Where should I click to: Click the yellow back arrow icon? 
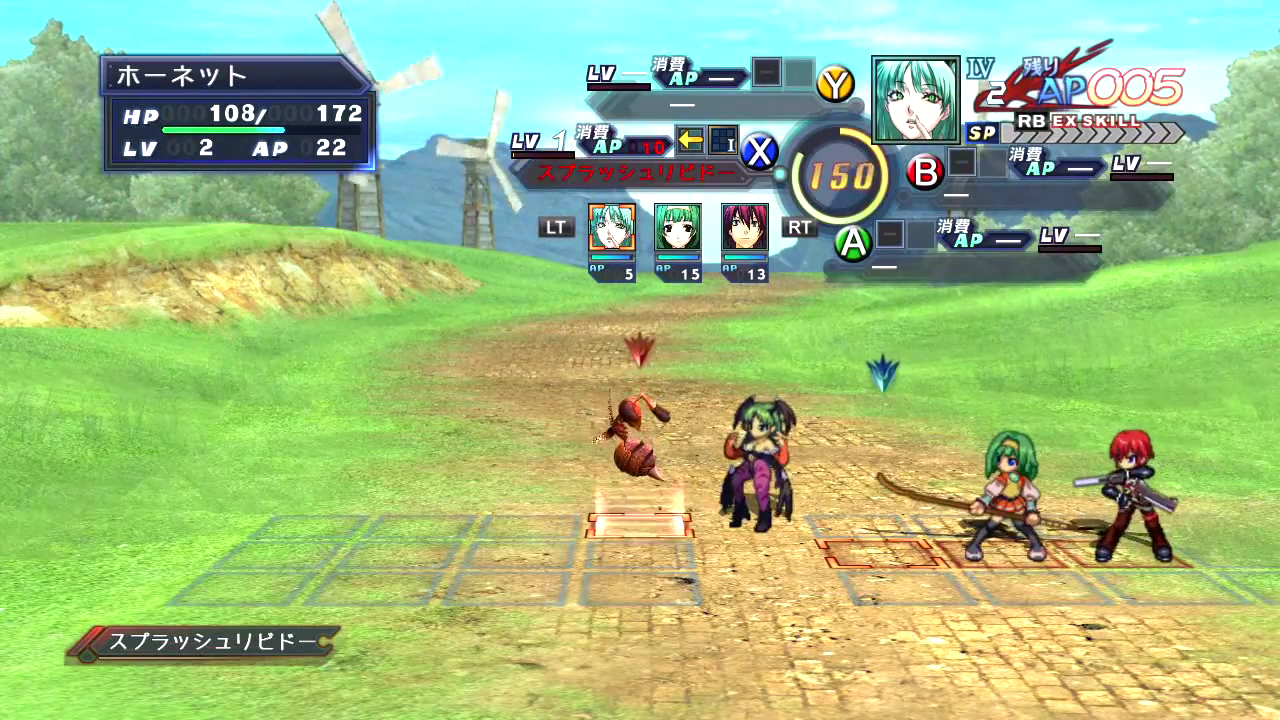(x=690, y=139)
